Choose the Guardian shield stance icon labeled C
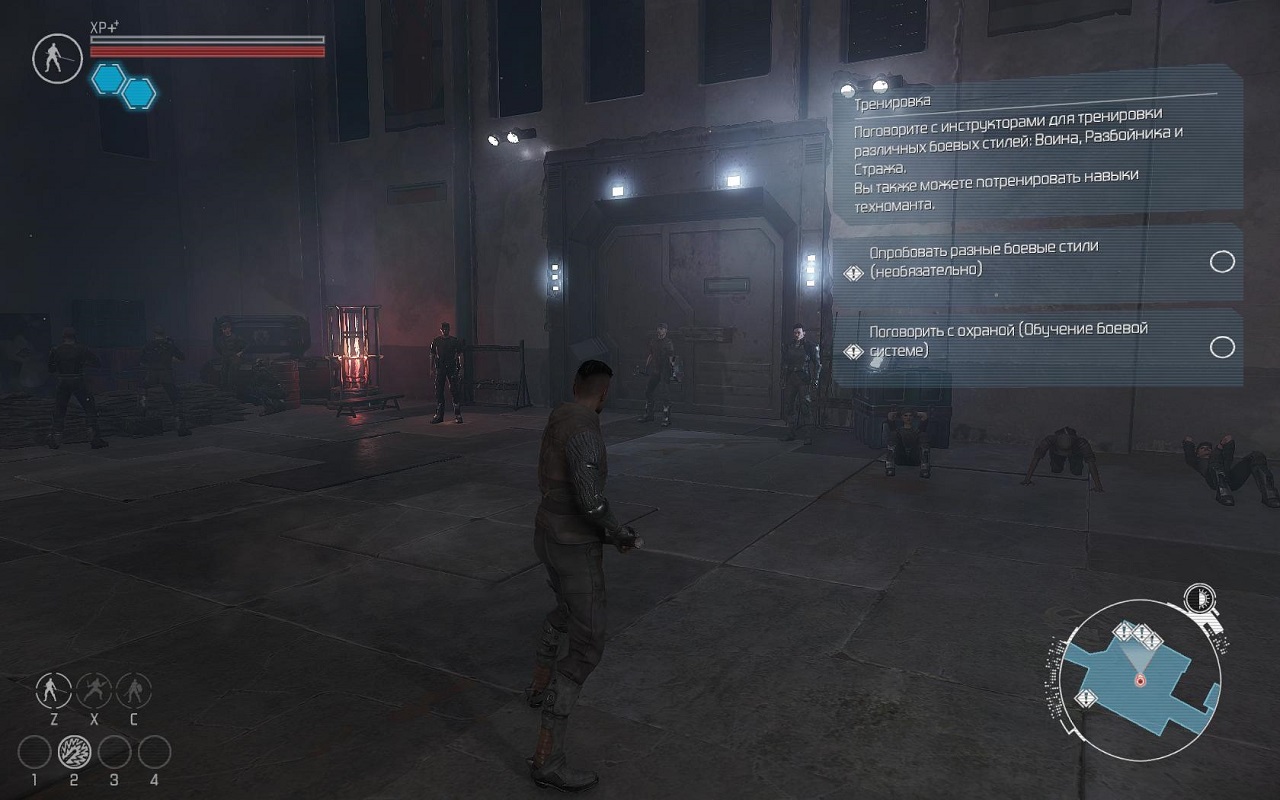Image resolution: width=1280 pixels, height=800 pixels. pos(134,689)
